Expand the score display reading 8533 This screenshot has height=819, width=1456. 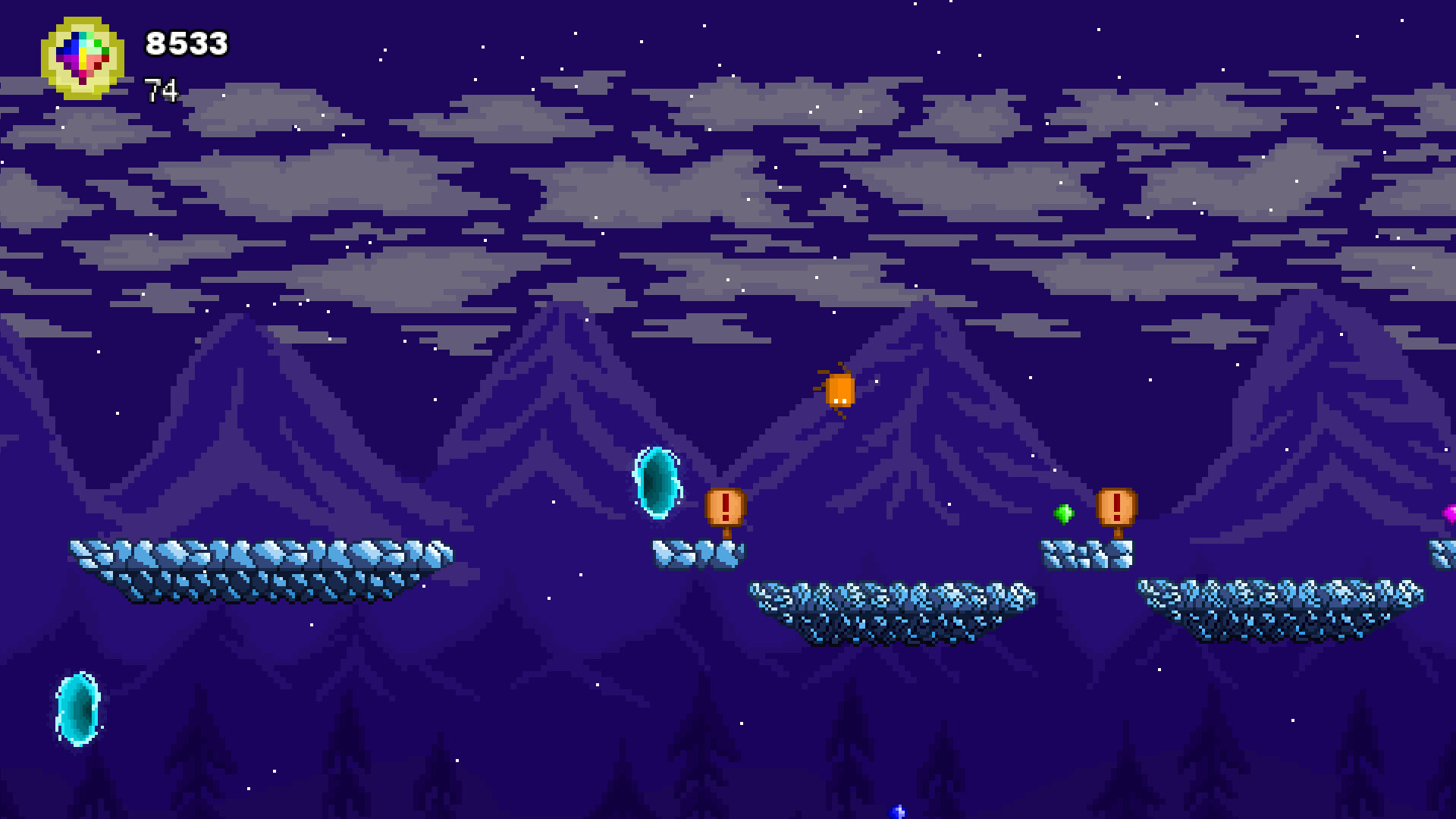click(186, 44)
